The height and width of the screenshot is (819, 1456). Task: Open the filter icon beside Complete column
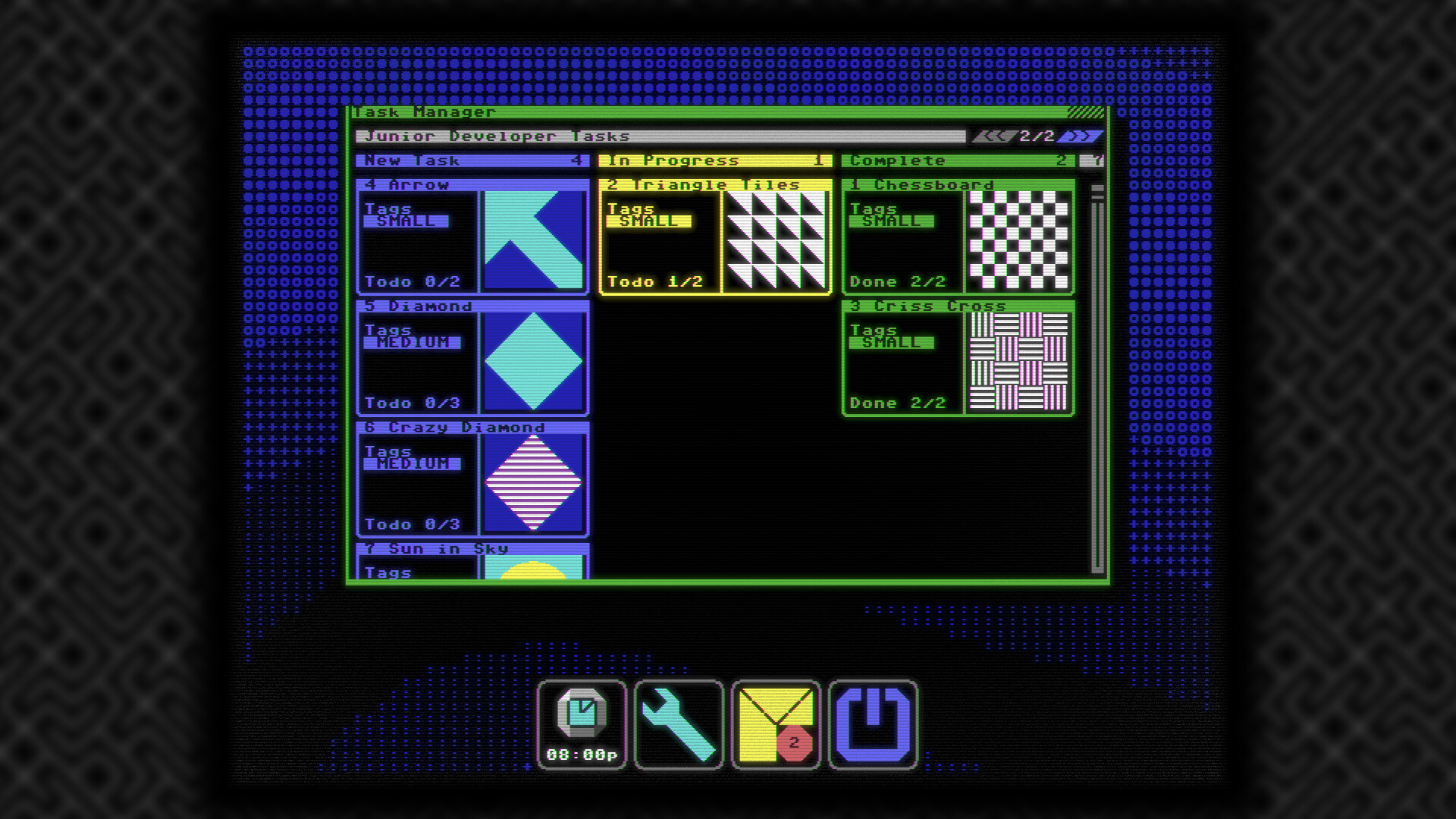[1092, 160]
